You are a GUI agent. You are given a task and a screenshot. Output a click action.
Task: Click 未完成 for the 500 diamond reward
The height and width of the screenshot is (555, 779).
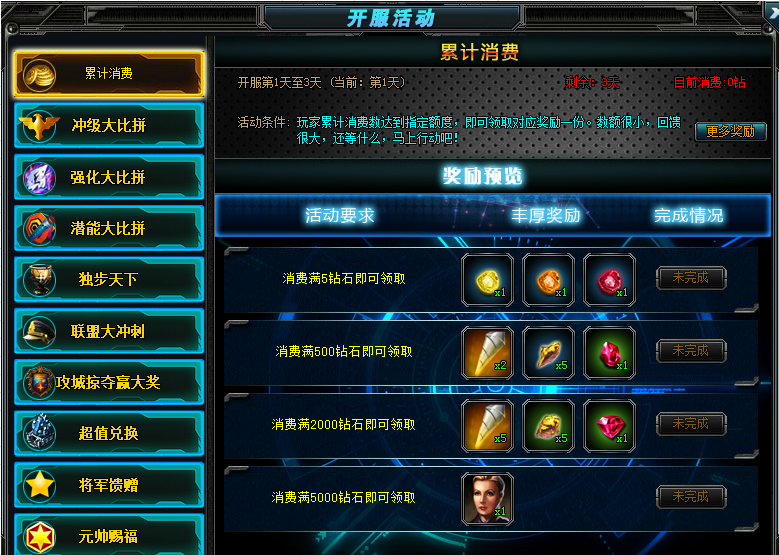[691, 351]
